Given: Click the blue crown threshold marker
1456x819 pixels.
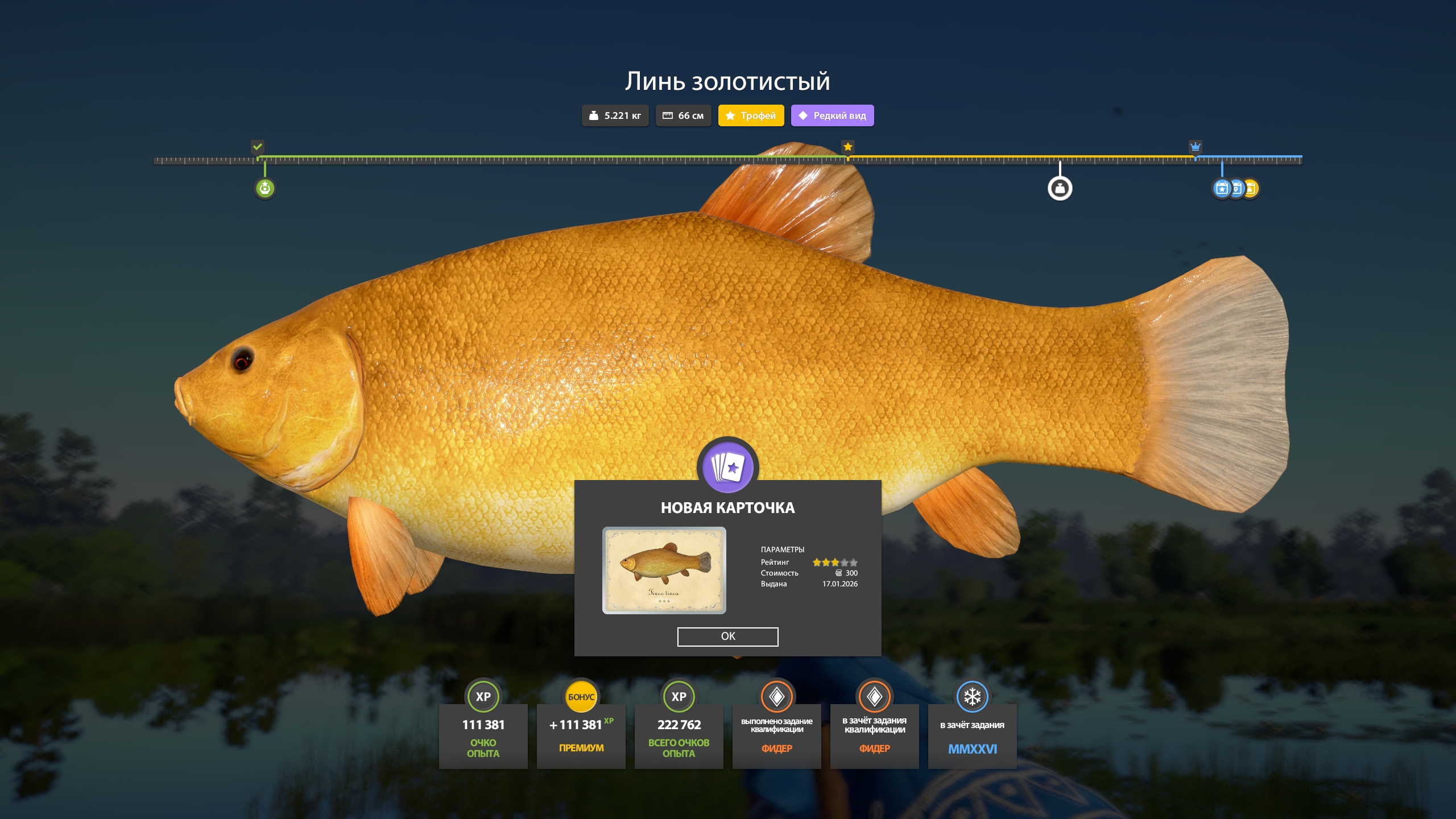Looking at the screenshot, I should click(x=1195, y=147).
